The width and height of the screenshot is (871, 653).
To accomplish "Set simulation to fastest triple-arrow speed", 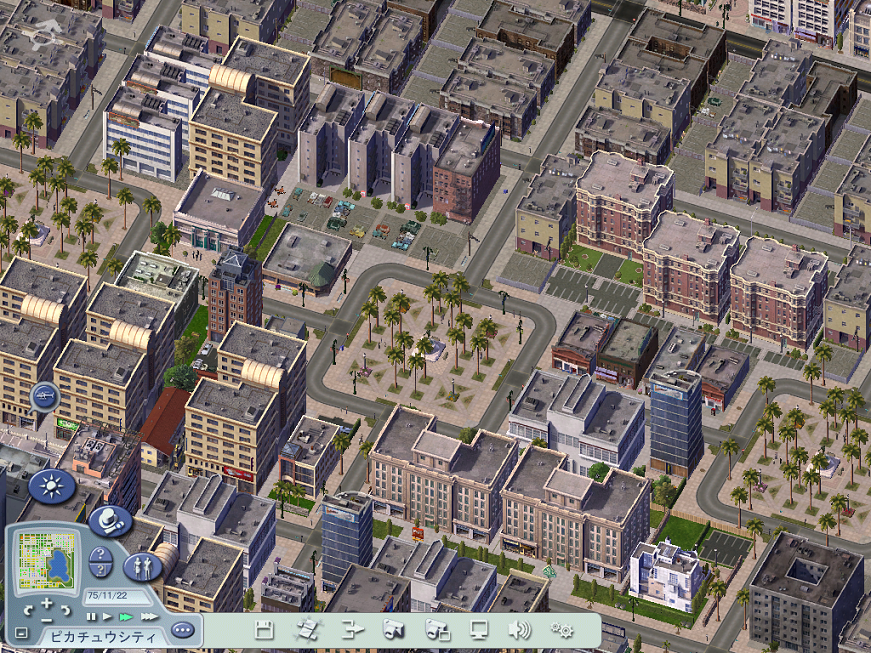I will 149,617.
